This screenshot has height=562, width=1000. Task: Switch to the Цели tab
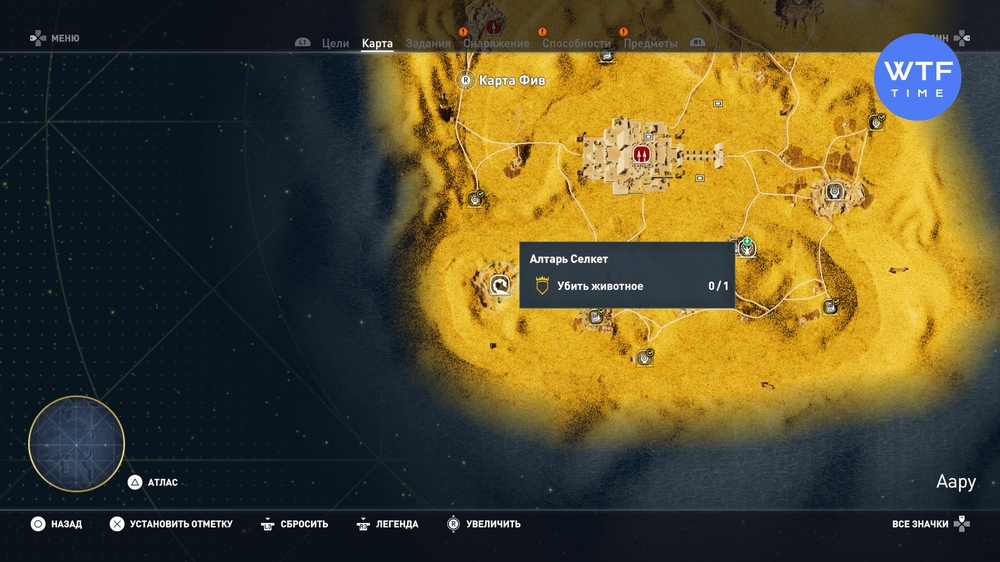(335, 44)
